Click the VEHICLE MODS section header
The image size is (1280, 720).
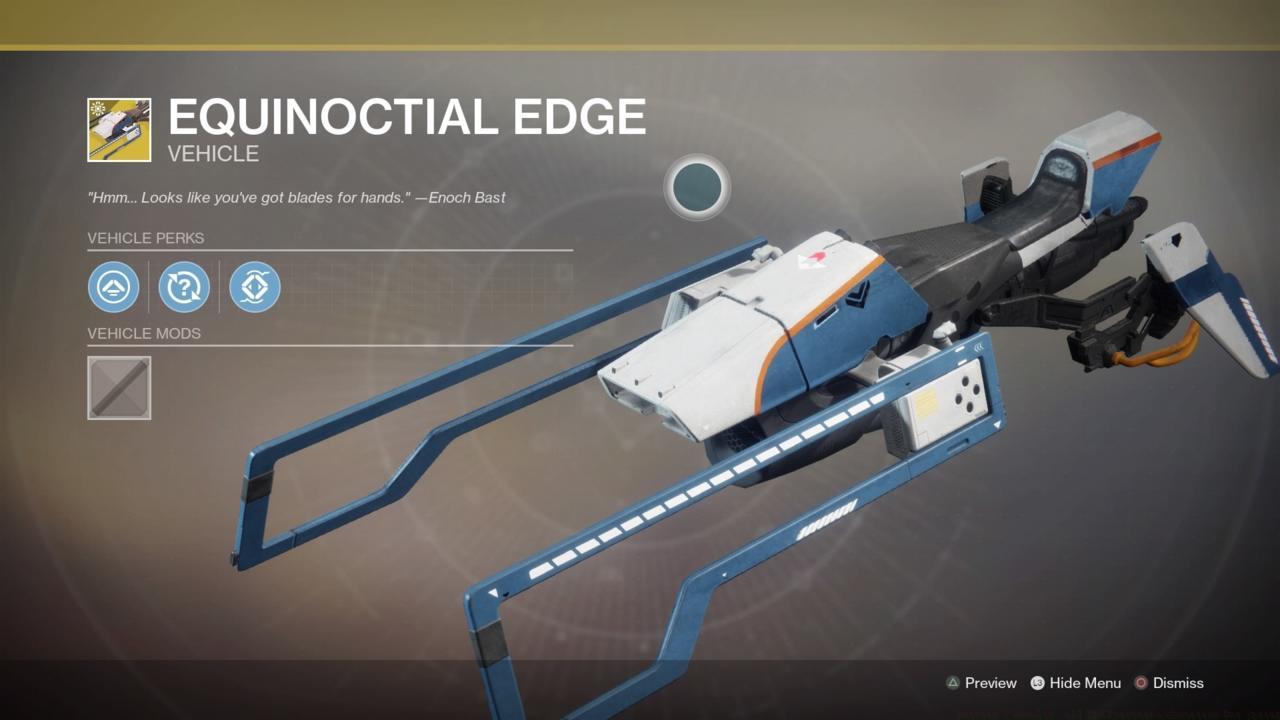click(146, 333)
